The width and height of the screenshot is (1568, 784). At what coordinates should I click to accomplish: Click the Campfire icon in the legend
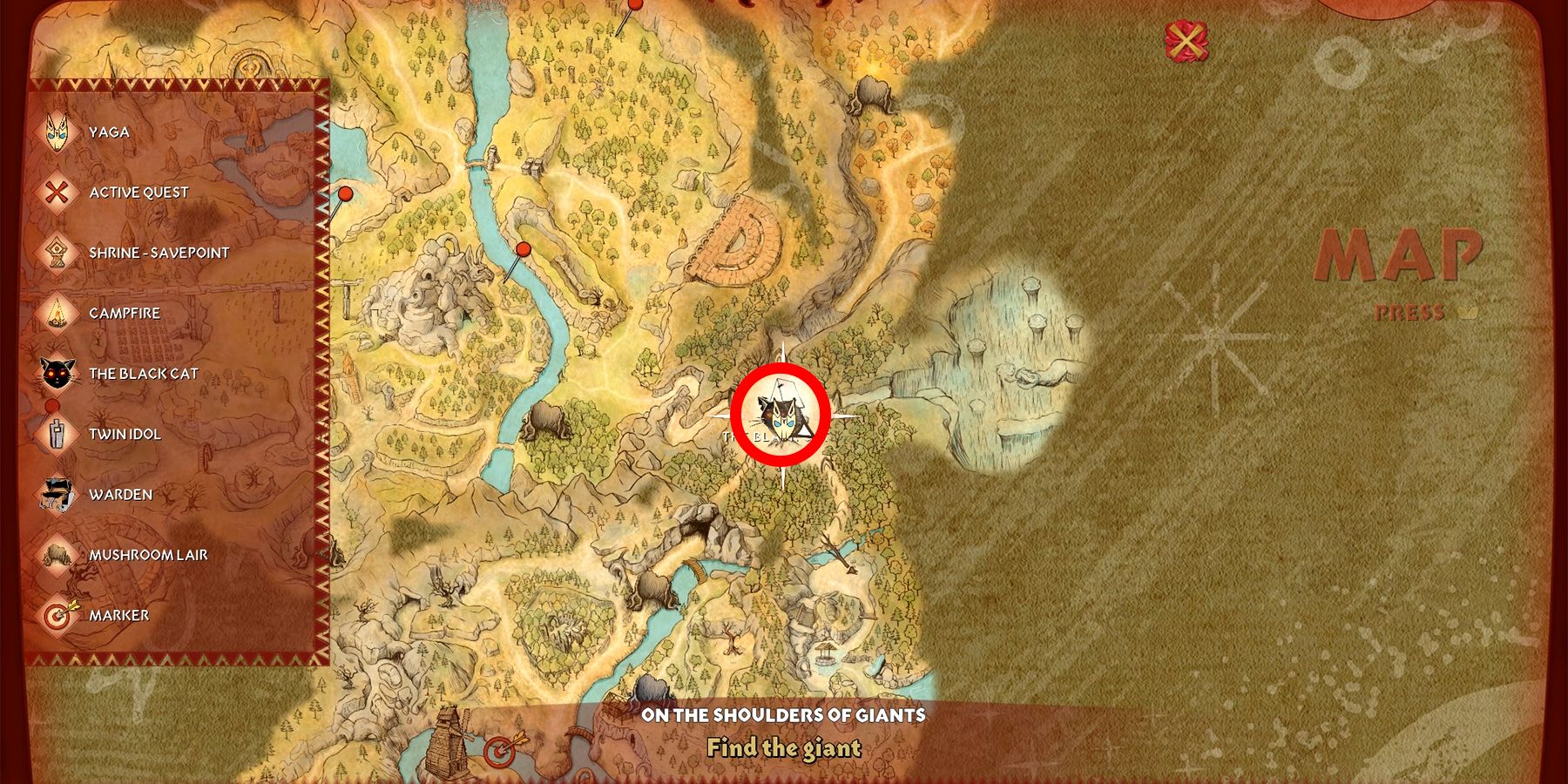pos(57,312)
